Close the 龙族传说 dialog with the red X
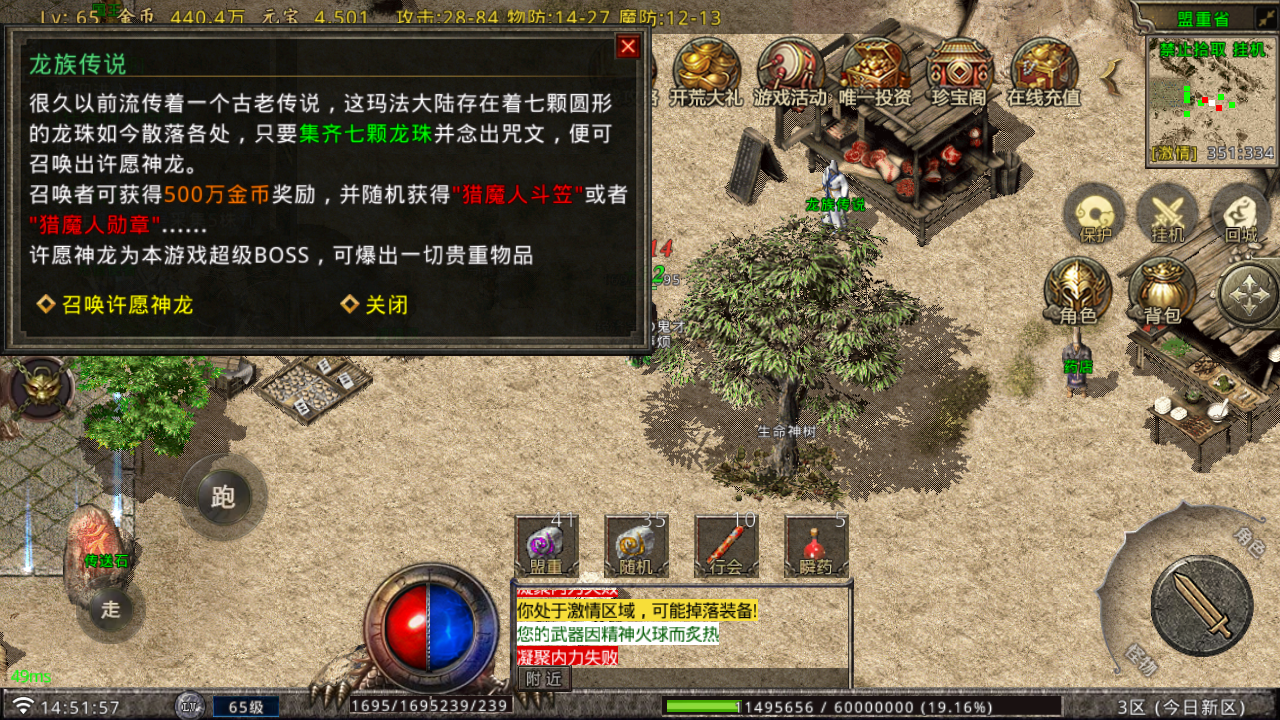 [x=628, y=47]
